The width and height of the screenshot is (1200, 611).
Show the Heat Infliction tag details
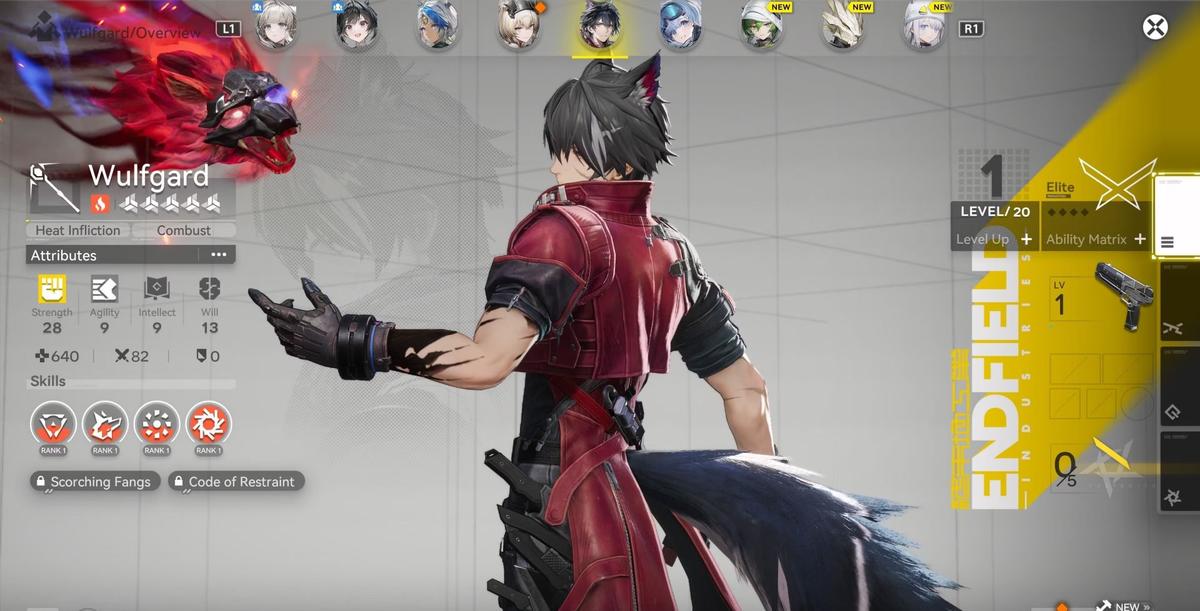point(77,230)
